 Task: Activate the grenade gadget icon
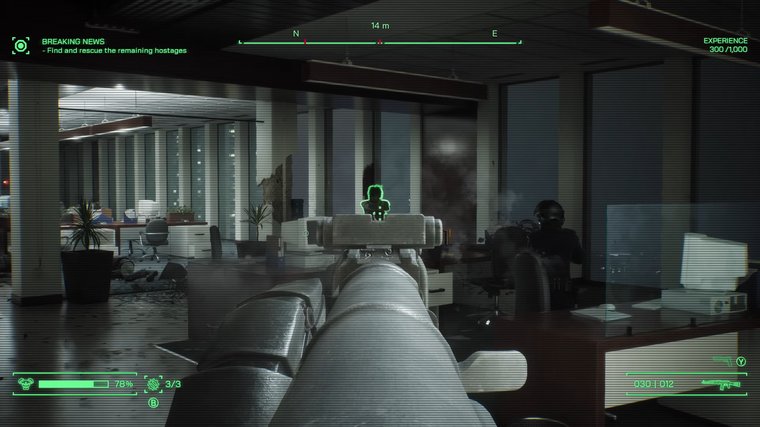(152, 383)
